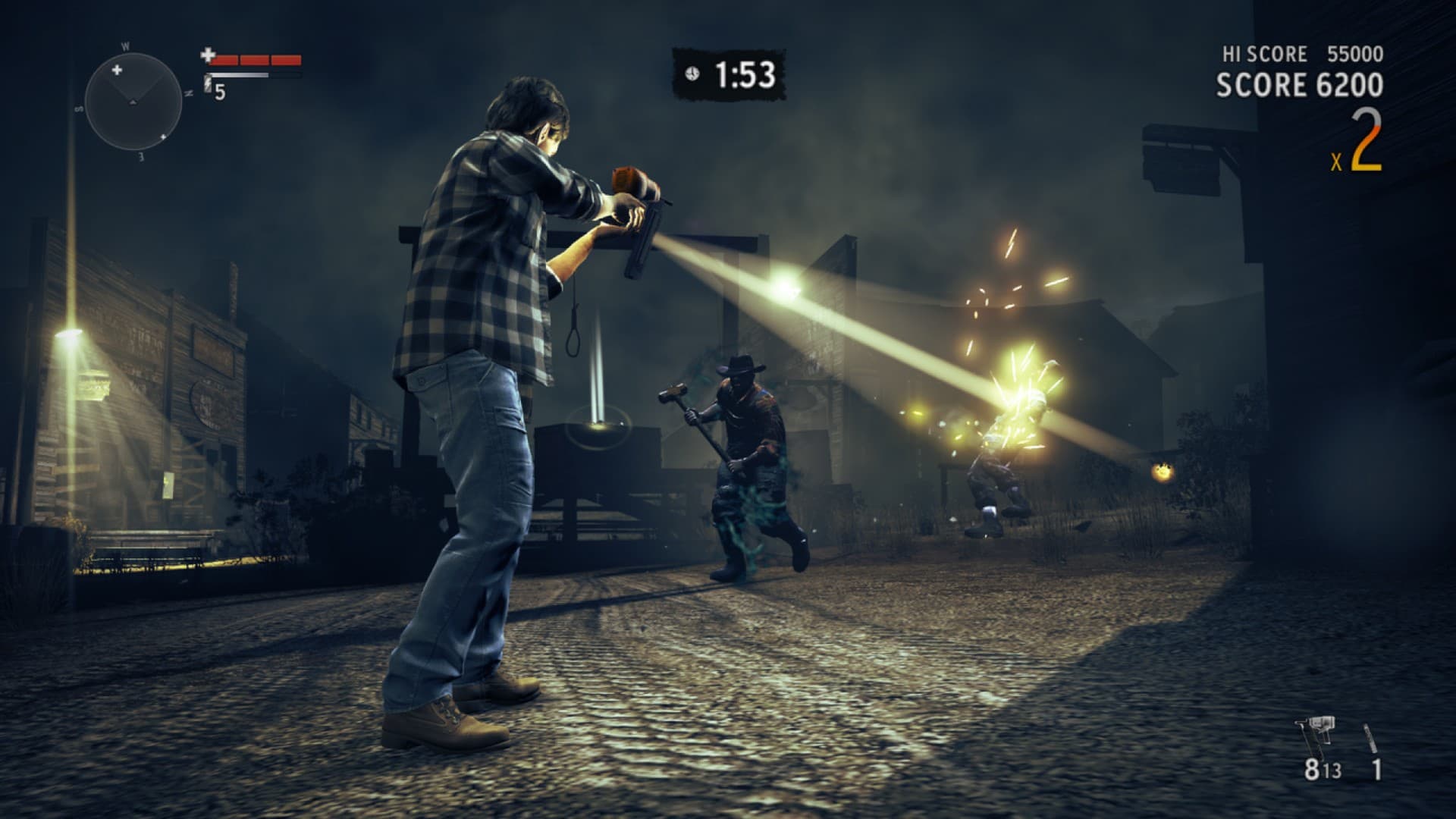The image size is (1456, 819).
Task: Expand the compass minimap
Action: (133, 102)
